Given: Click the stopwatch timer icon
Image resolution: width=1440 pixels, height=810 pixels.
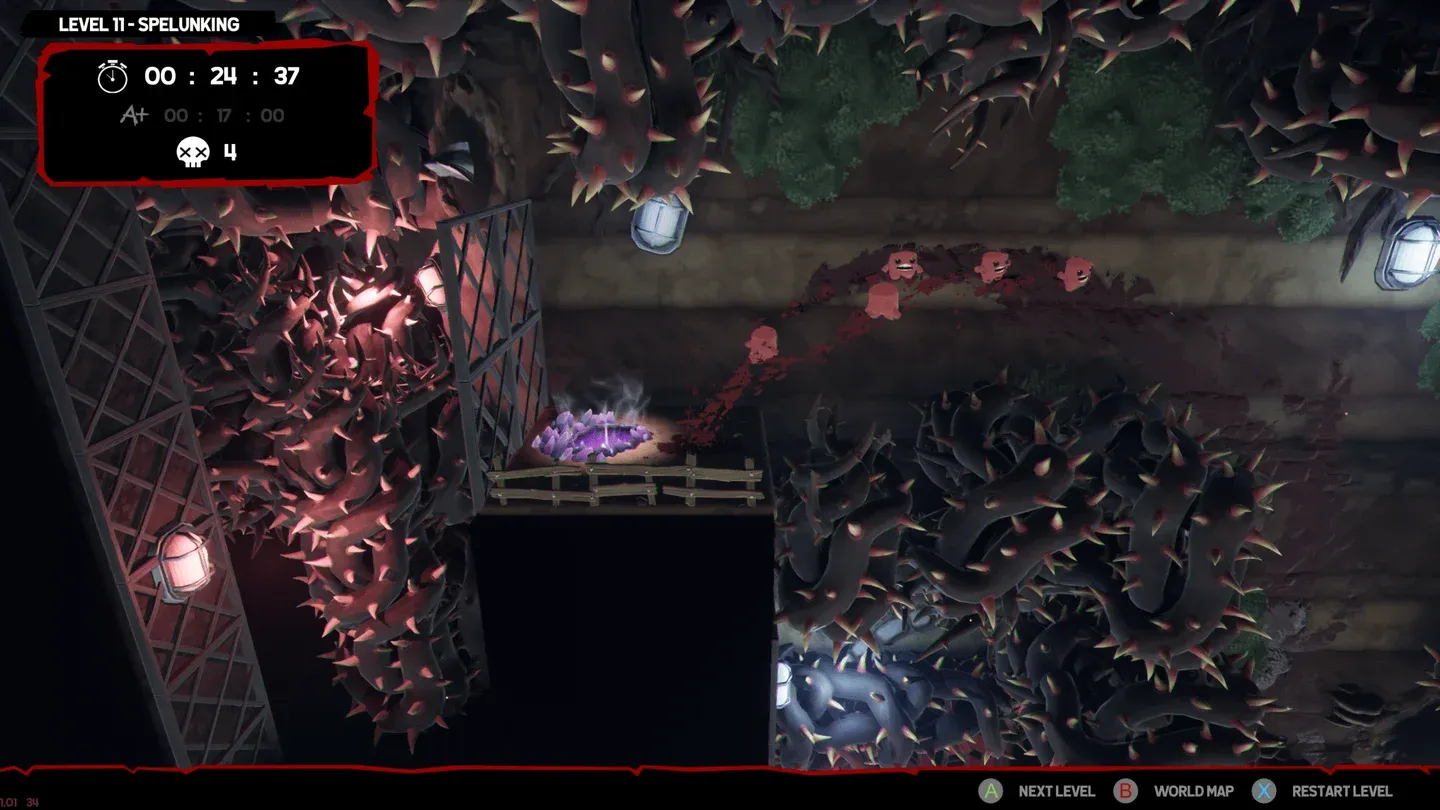Looking at the screenshot, I should 111,76.
